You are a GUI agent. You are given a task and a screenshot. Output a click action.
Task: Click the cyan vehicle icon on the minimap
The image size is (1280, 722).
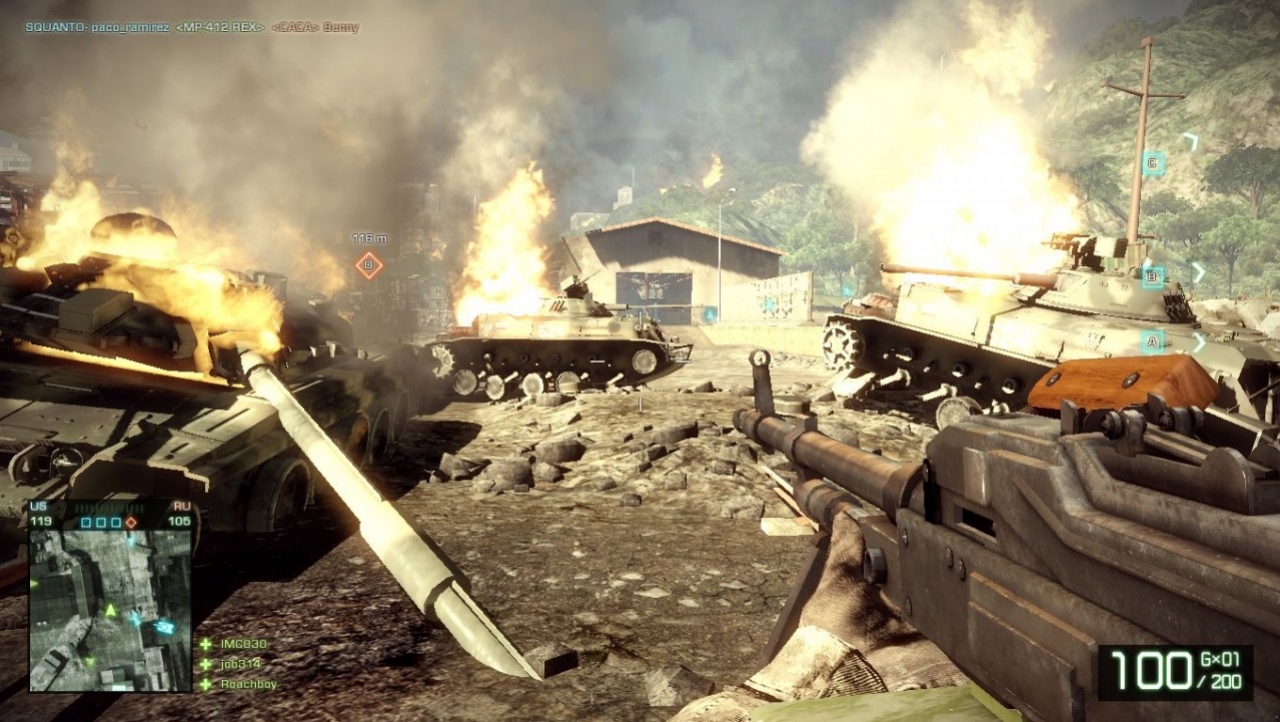(164, 628)
